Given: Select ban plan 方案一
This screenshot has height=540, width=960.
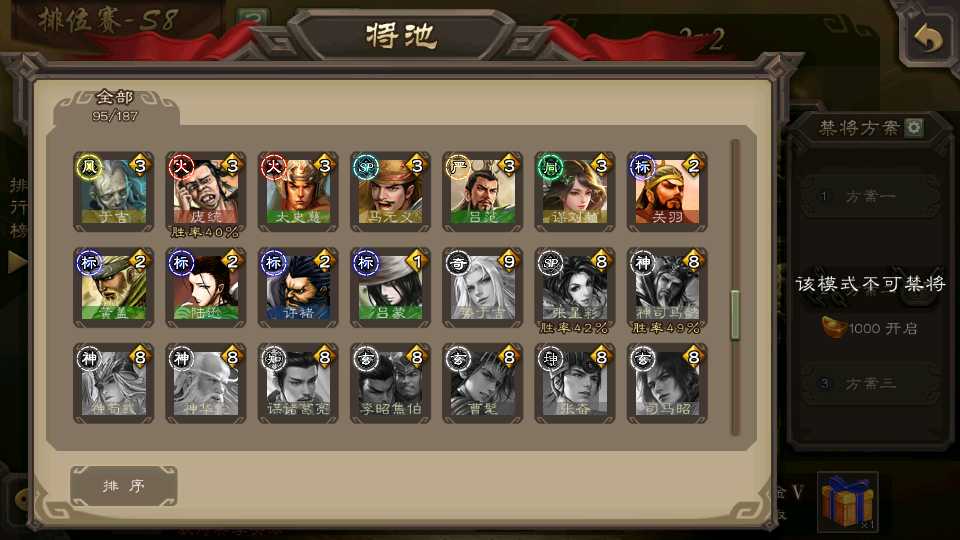Looking at the screenshot, I should [870, 196].
